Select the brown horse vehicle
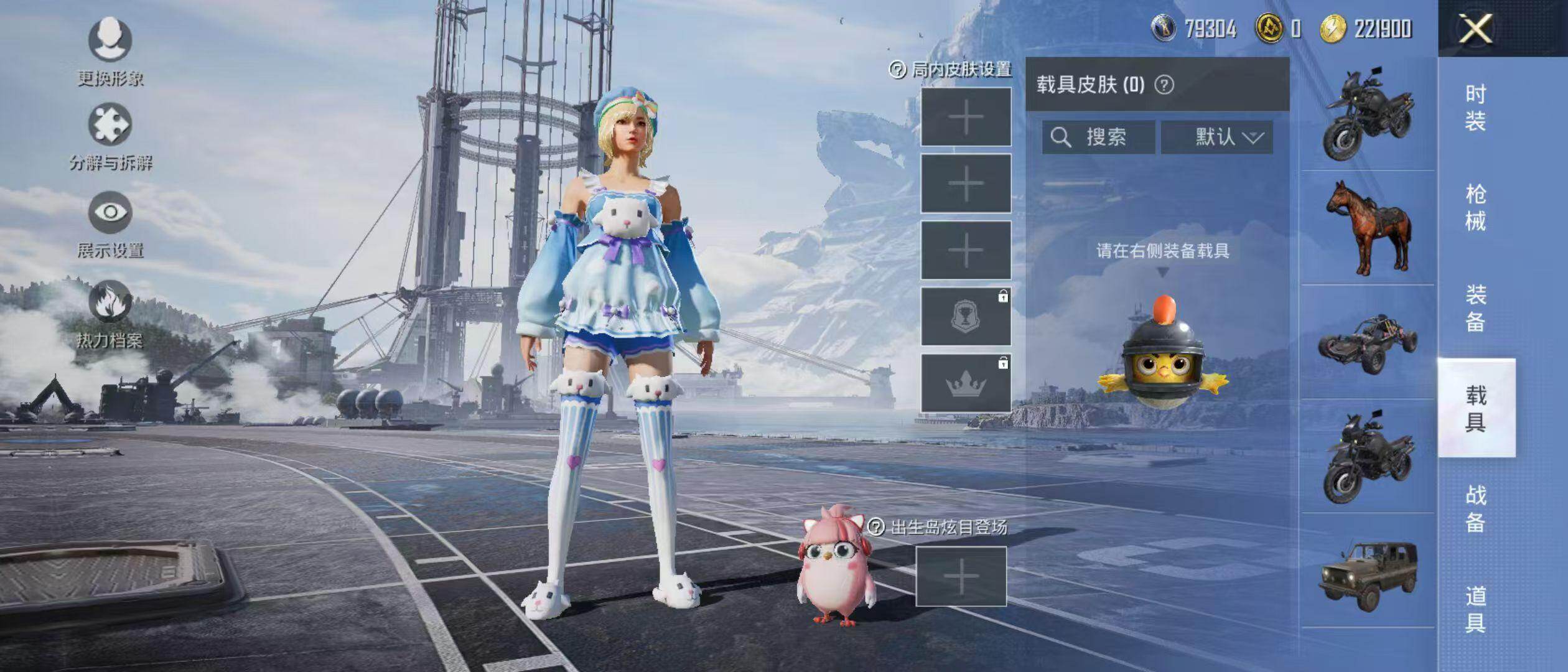1568x672 pixels. 1368,228
